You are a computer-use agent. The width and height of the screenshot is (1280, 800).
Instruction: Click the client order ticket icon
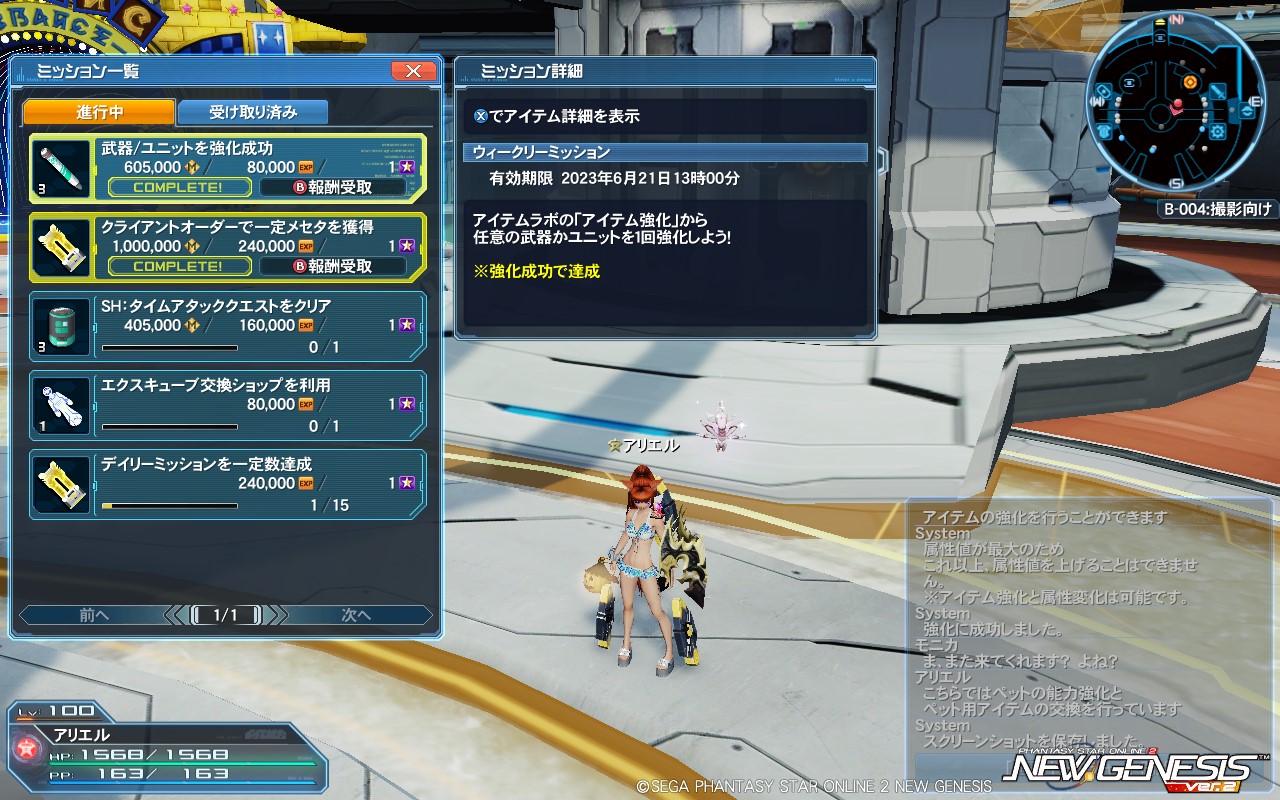60,245
